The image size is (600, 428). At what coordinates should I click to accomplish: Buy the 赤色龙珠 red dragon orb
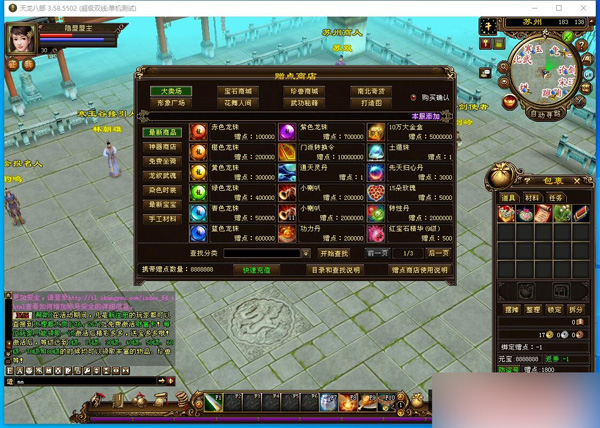coord(199,133)
